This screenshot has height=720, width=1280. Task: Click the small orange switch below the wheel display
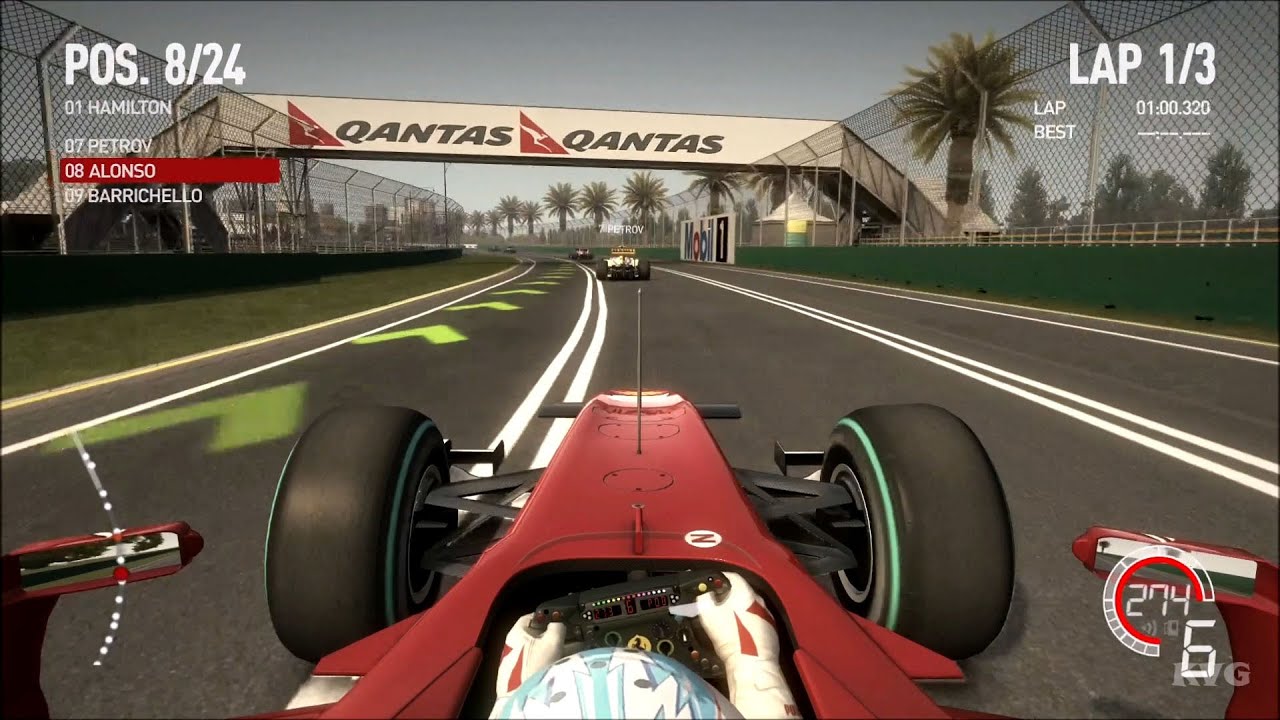tap(695, 652)
